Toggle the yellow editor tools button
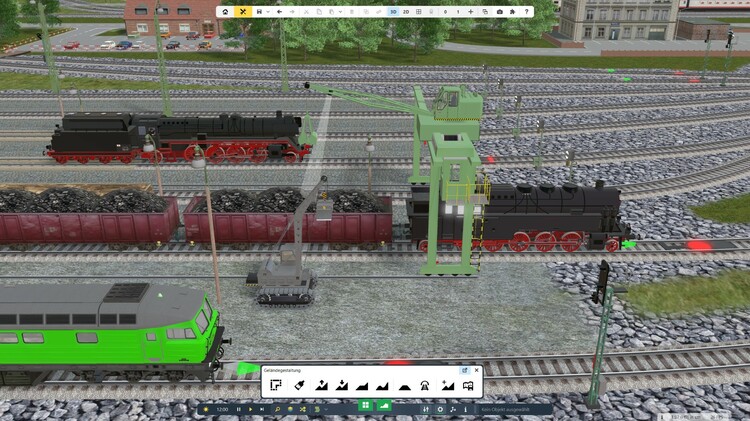The image size is (750, 421). point(242,11)
